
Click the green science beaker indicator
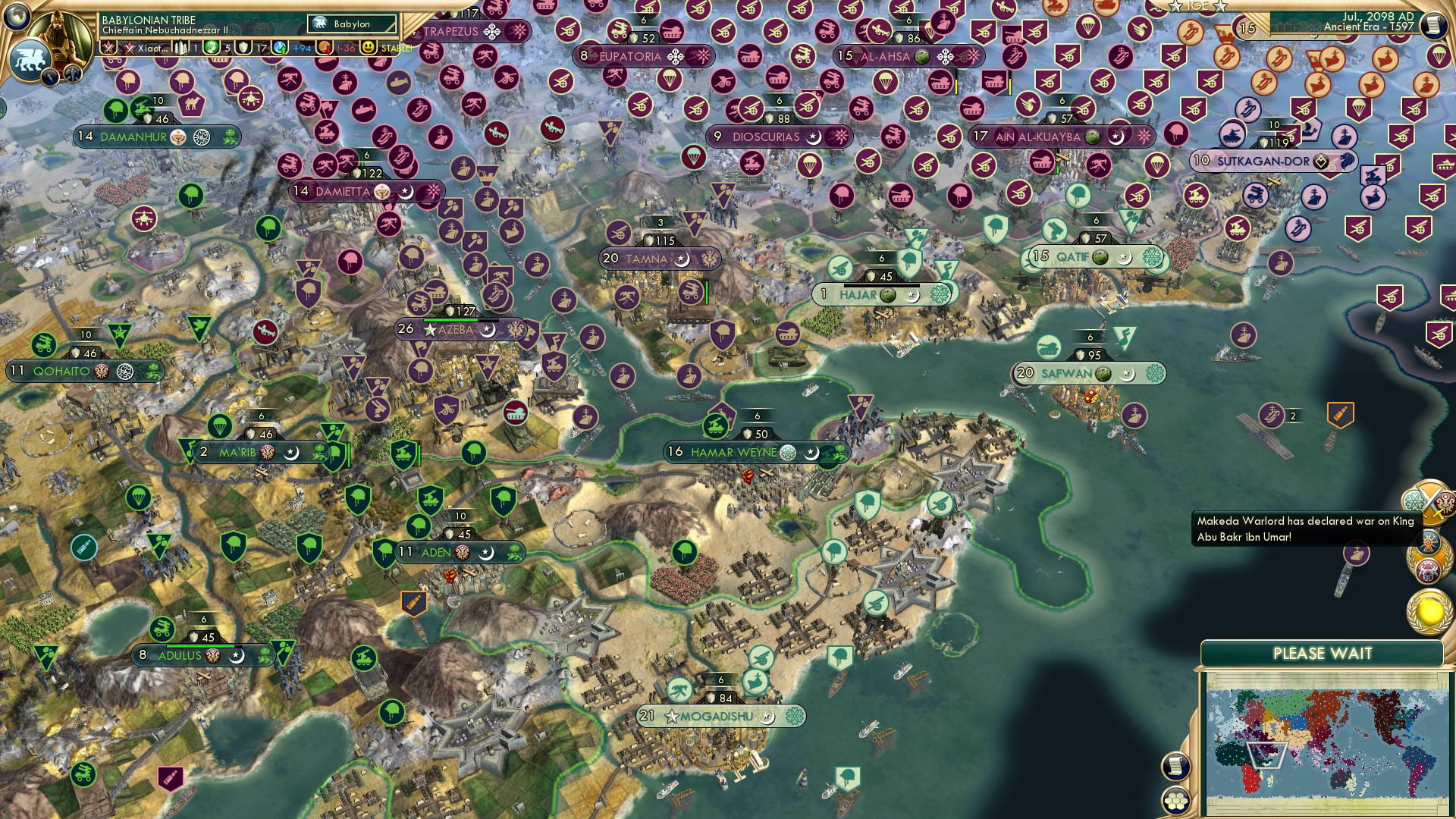pyautogui.click(x=212, y=47)
